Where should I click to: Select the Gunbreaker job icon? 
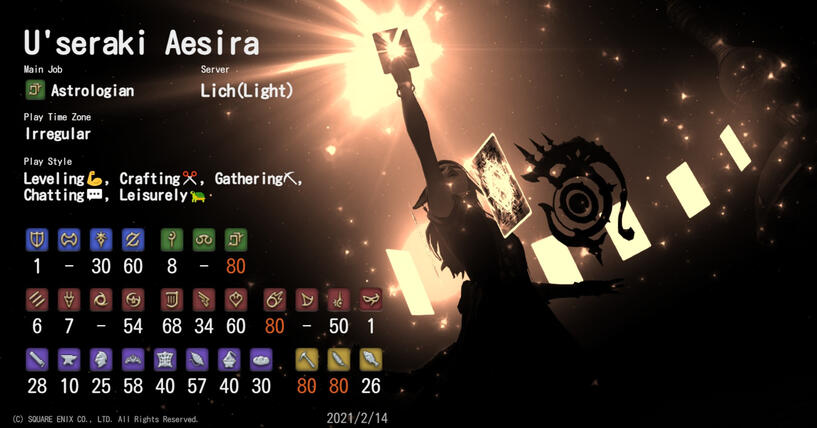point(133,239)
